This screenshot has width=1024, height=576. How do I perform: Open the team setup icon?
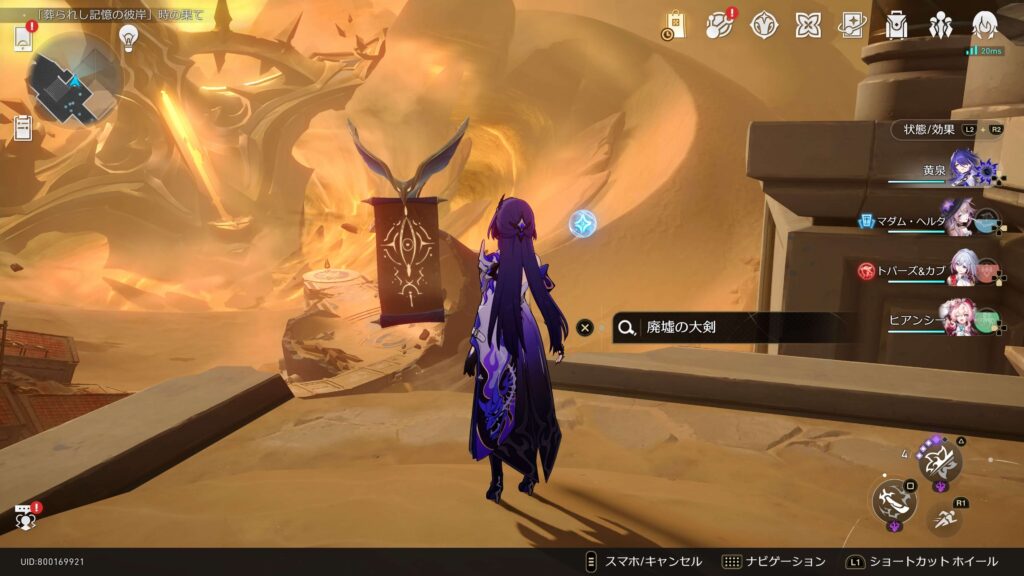[940, 24]
